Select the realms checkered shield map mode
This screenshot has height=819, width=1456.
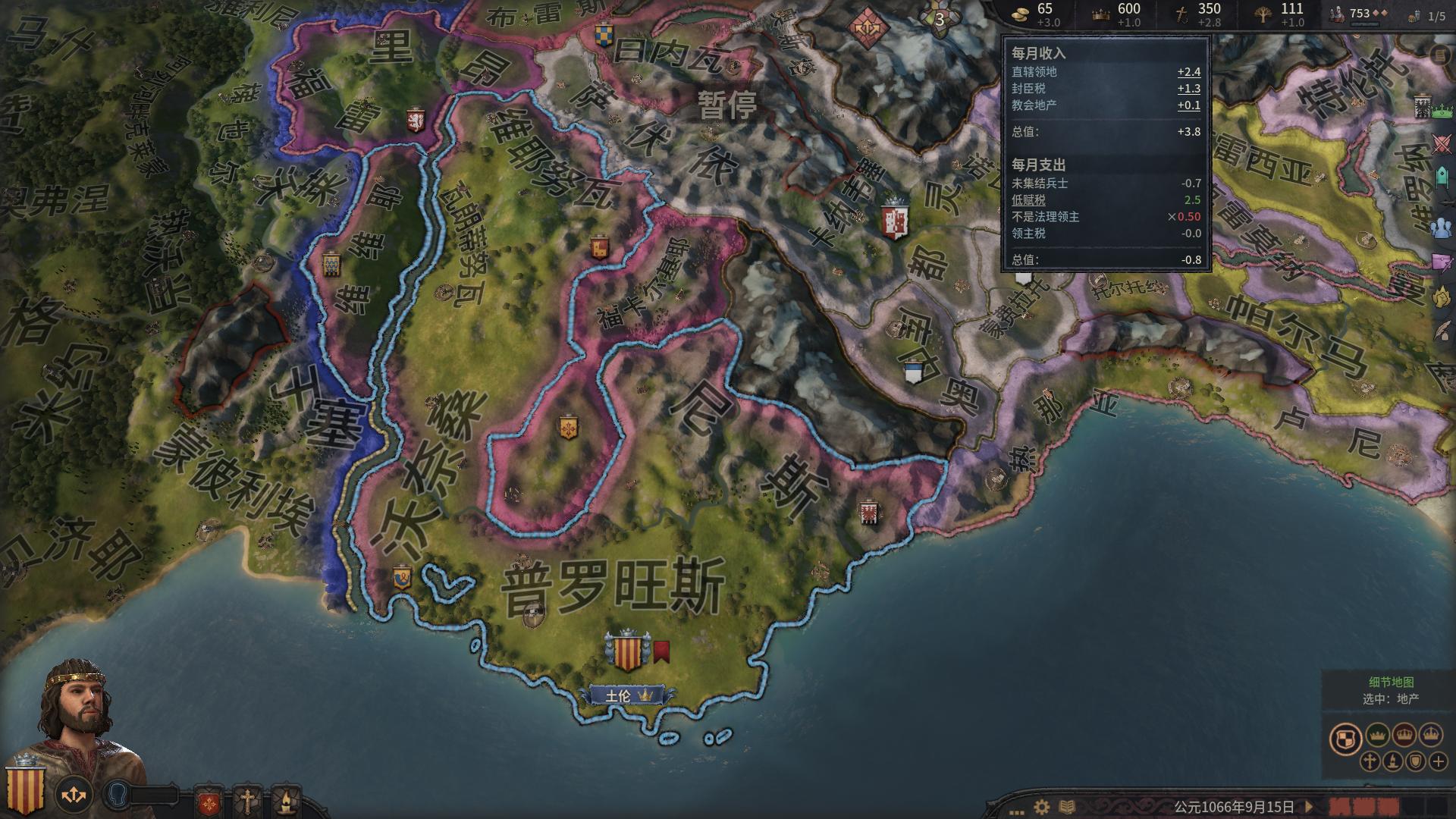click(x=1345, y=739)
